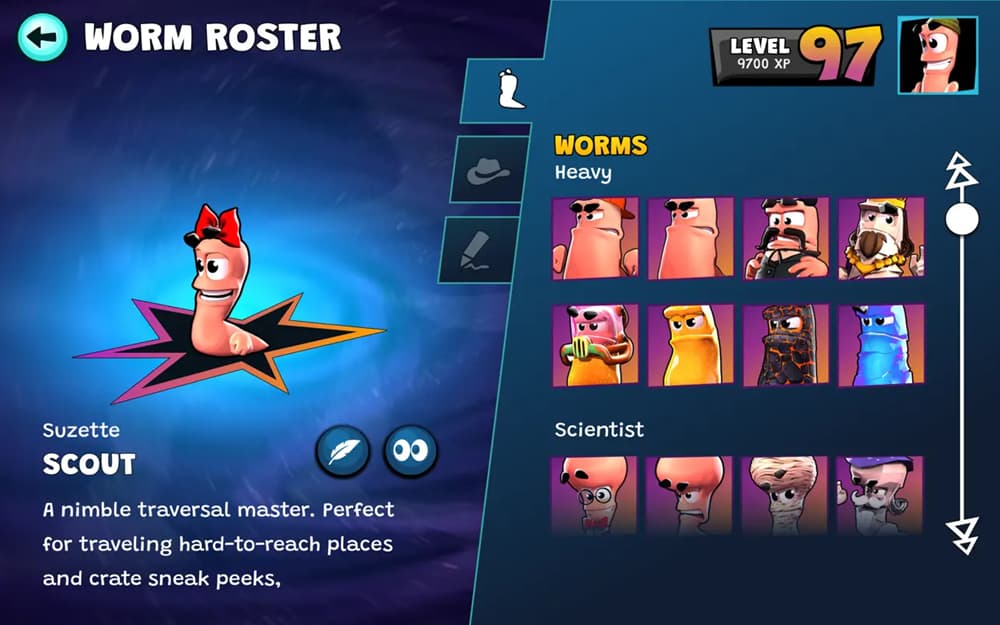
Task: Select the feather ability icon
Action: (x=343, y=452)
